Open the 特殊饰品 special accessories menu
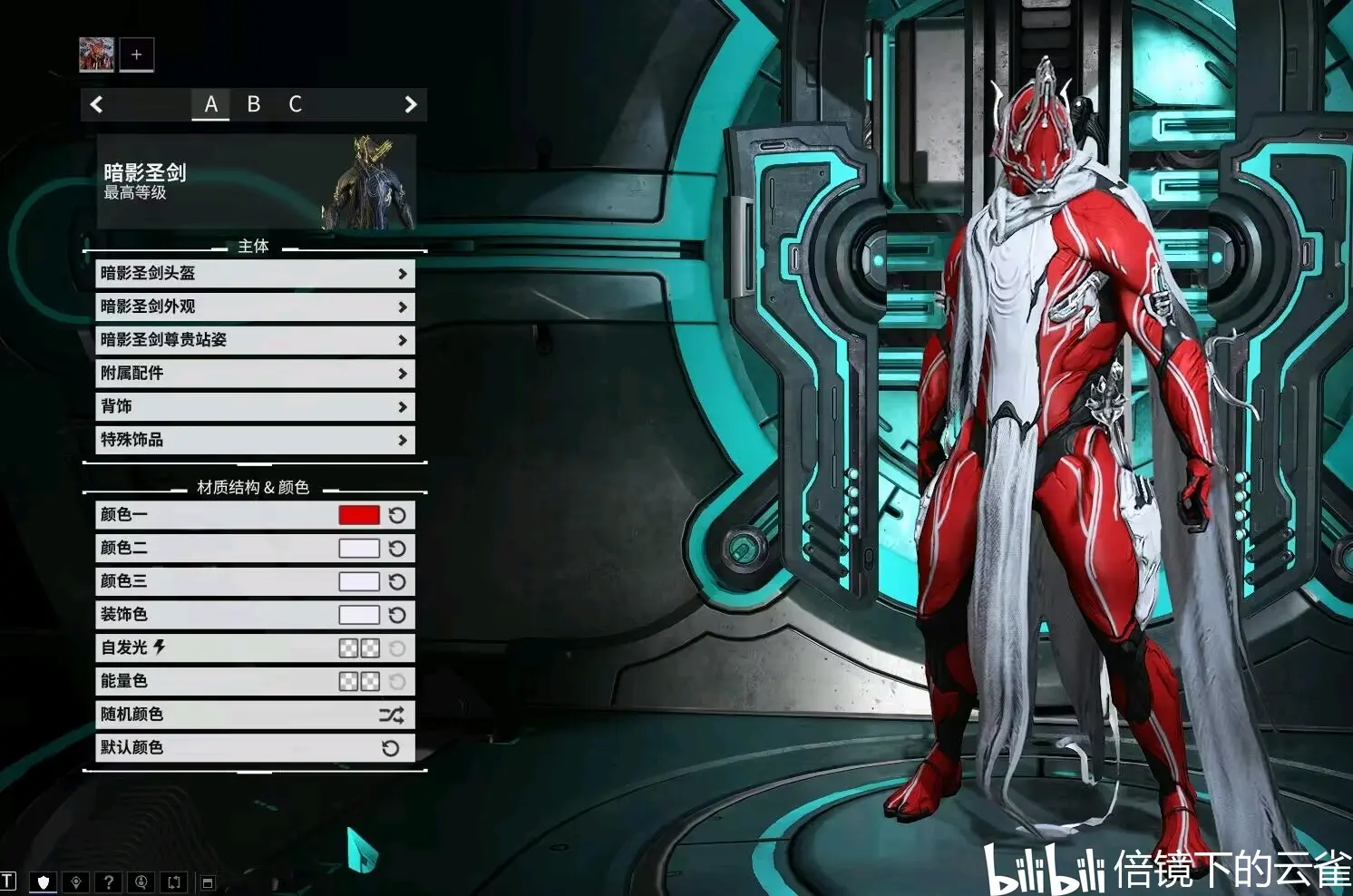 (255, 440)
